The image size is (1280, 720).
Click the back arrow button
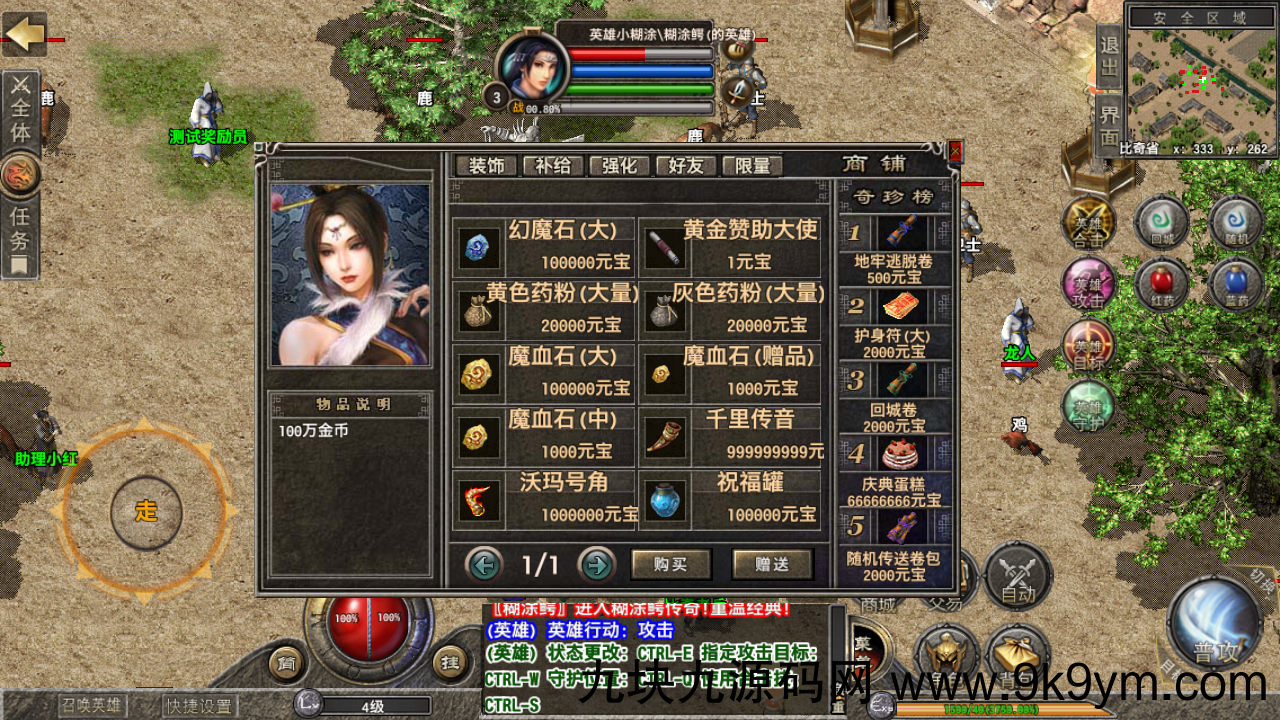(24, 34)
